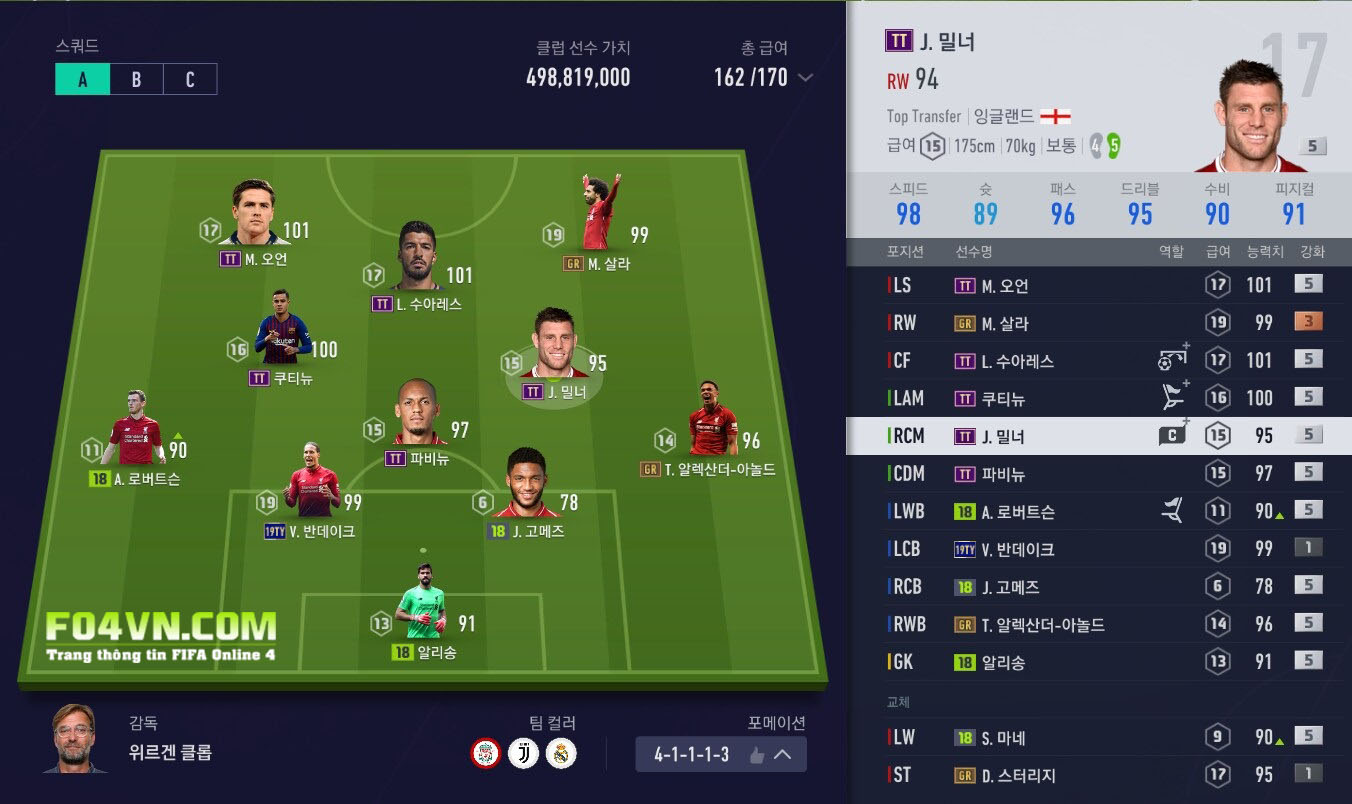Expand the total salary dropdown arrow
The image size is (1352, 804).
(x=805, y=78)
